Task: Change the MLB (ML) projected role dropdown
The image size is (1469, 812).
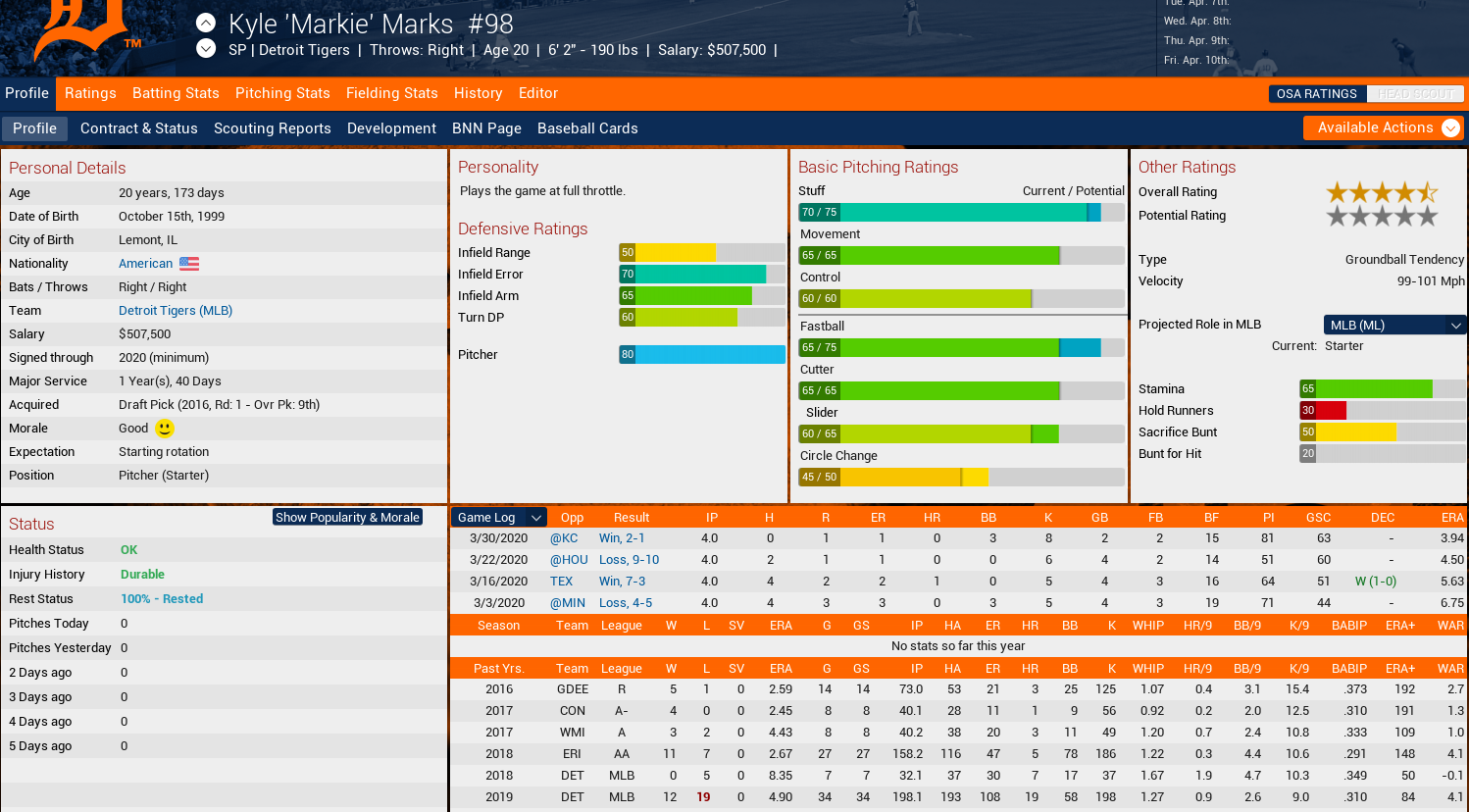Action: pos(1393,325)
